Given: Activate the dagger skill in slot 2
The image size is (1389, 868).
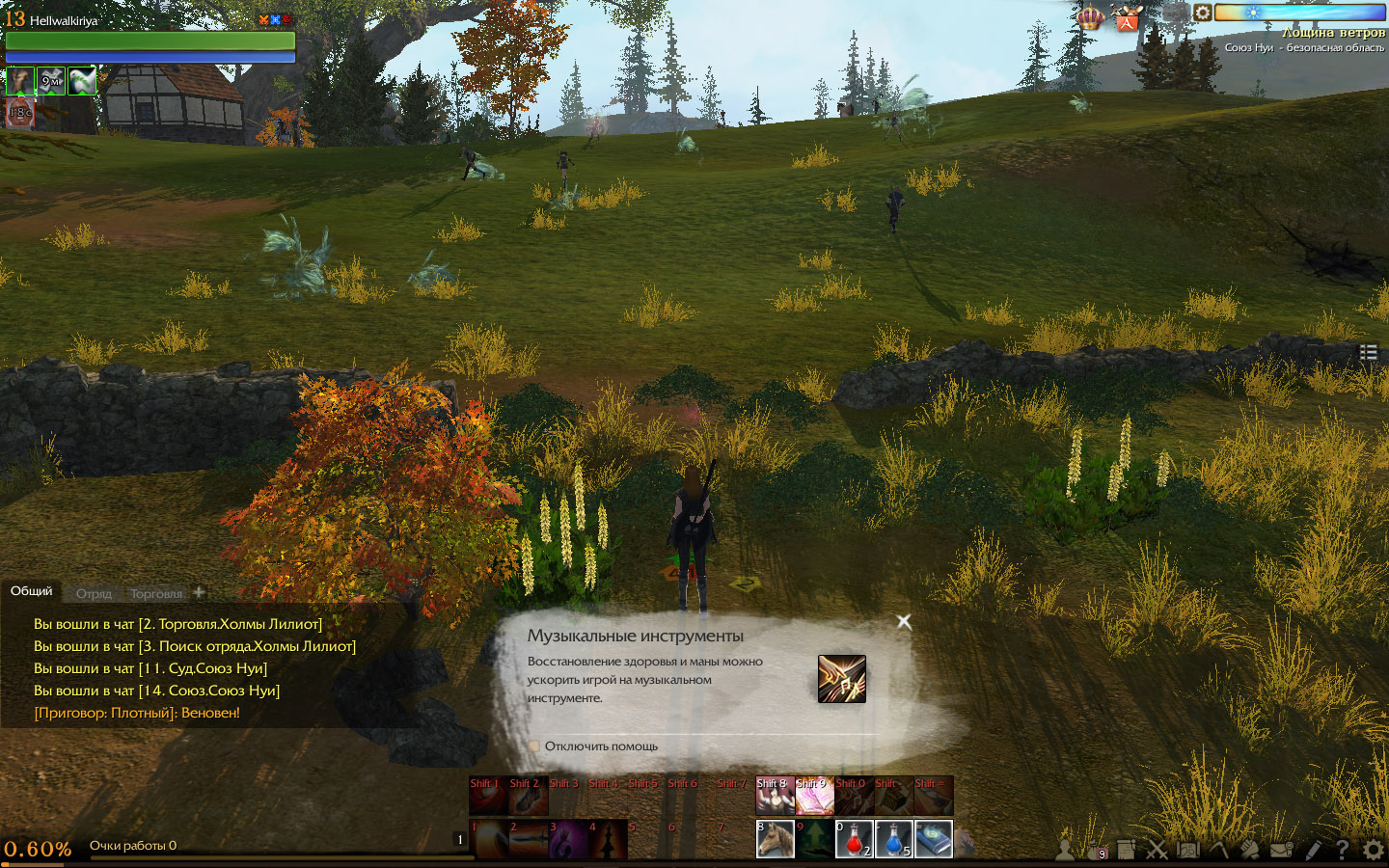Looking at the screenshot, I should 528,839.
